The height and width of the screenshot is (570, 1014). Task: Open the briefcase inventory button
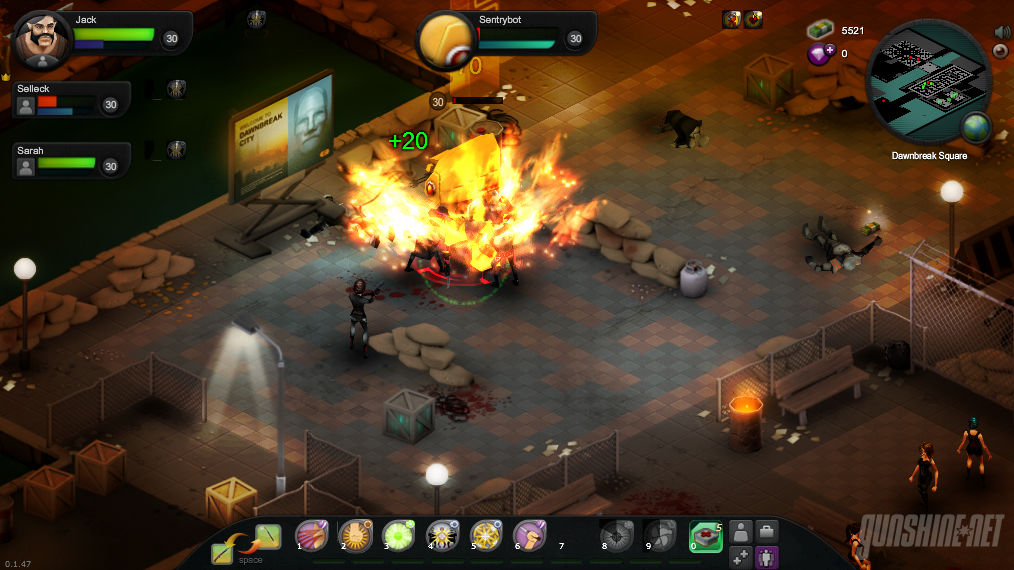click(767, 531)
